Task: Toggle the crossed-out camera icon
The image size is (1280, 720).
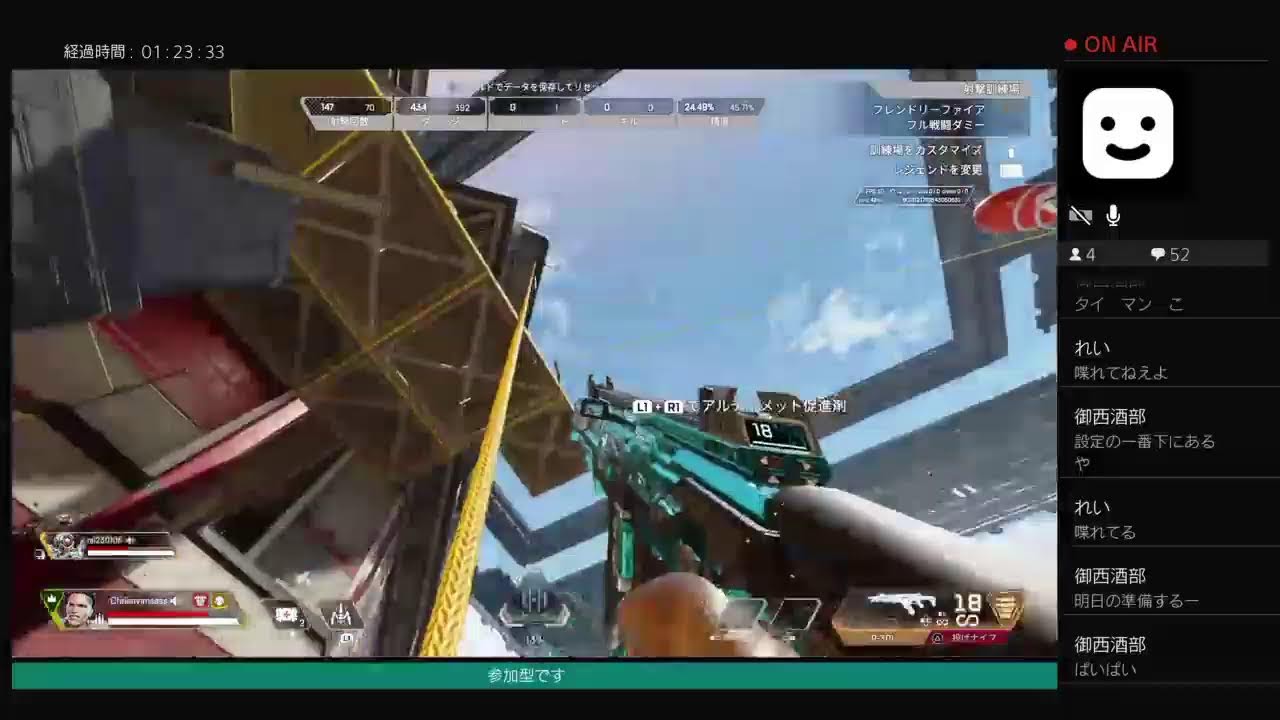Action: click(x=1080, y=215)
